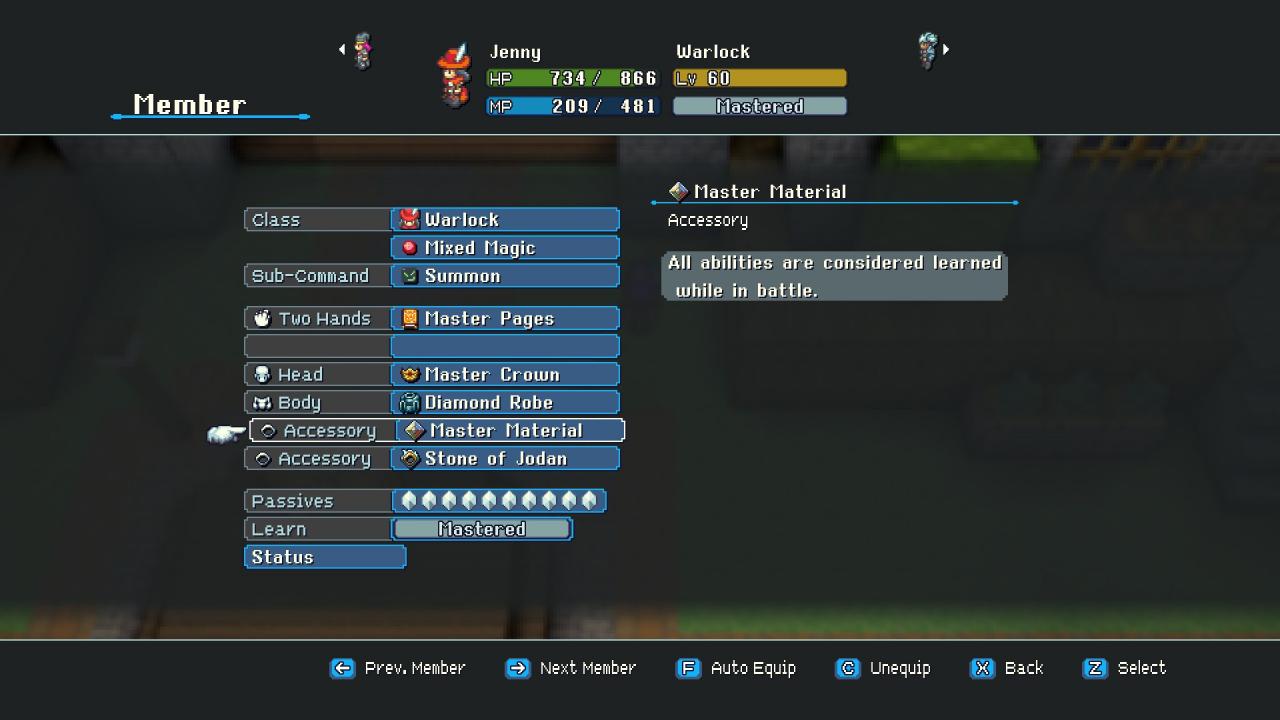Switch to next party member portrait
Image resolution: width=1280 pixels, height=720 pixels.
tap(930, 50)
